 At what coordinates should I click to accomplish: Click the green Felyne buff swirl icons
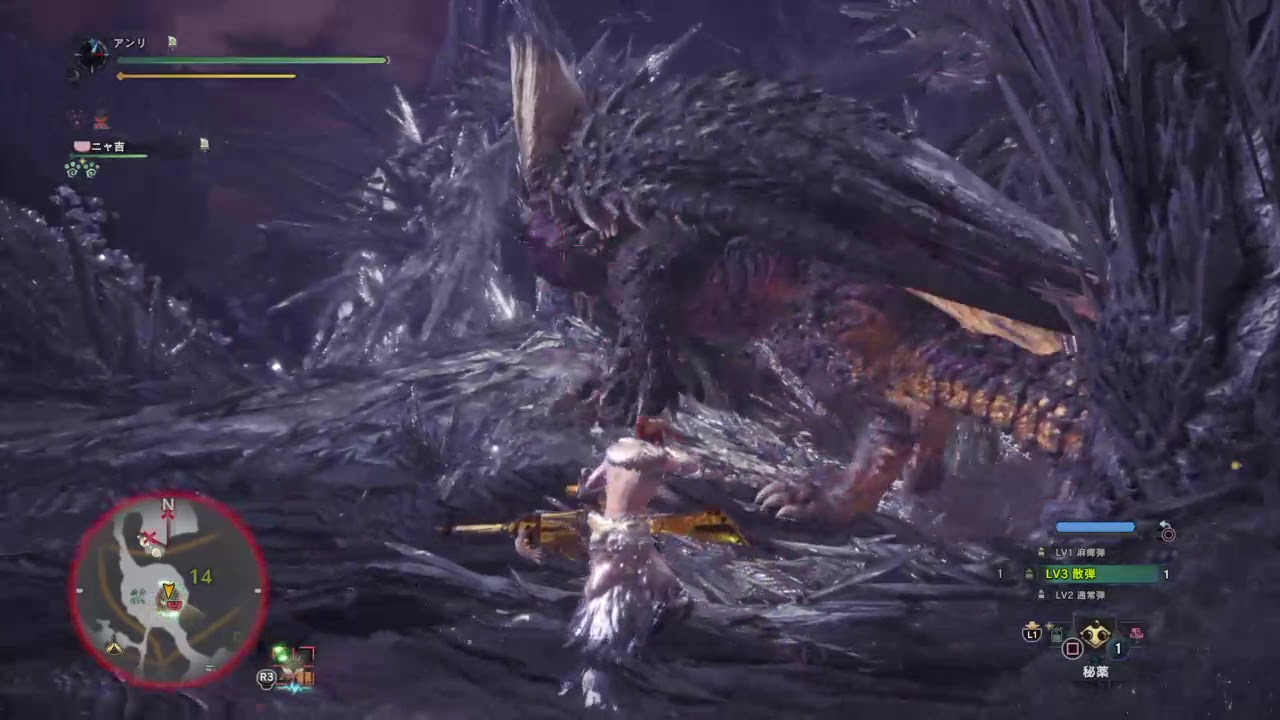pos(82,169)
